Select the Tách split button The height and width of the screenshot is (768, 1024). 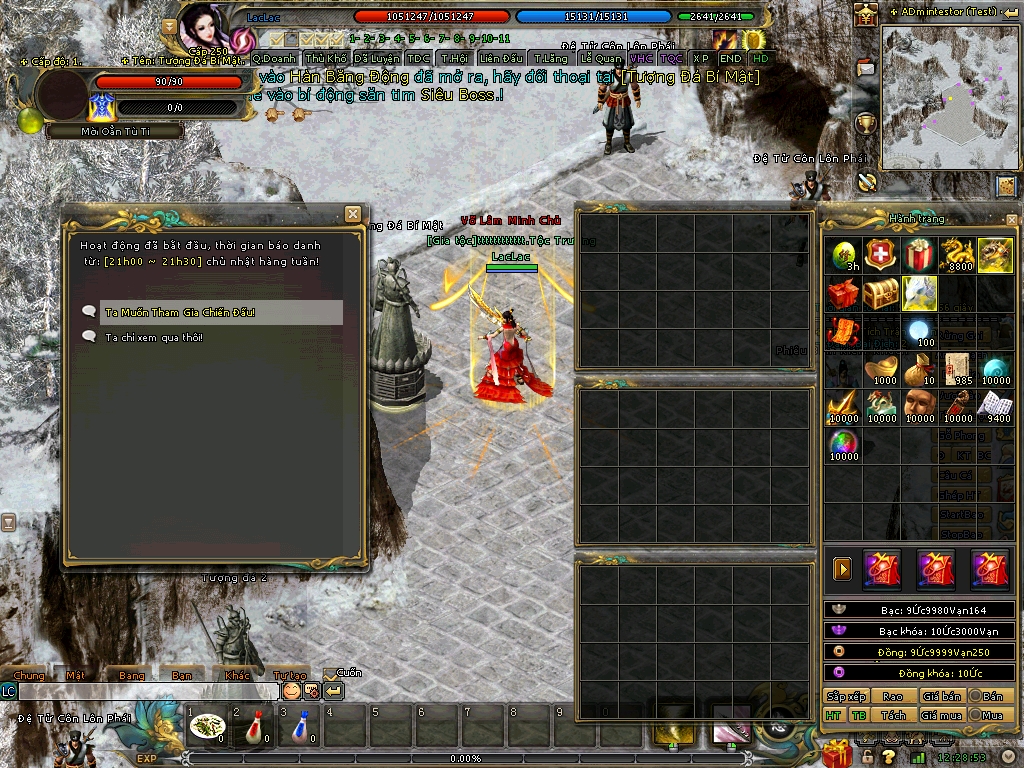point(893,715)
